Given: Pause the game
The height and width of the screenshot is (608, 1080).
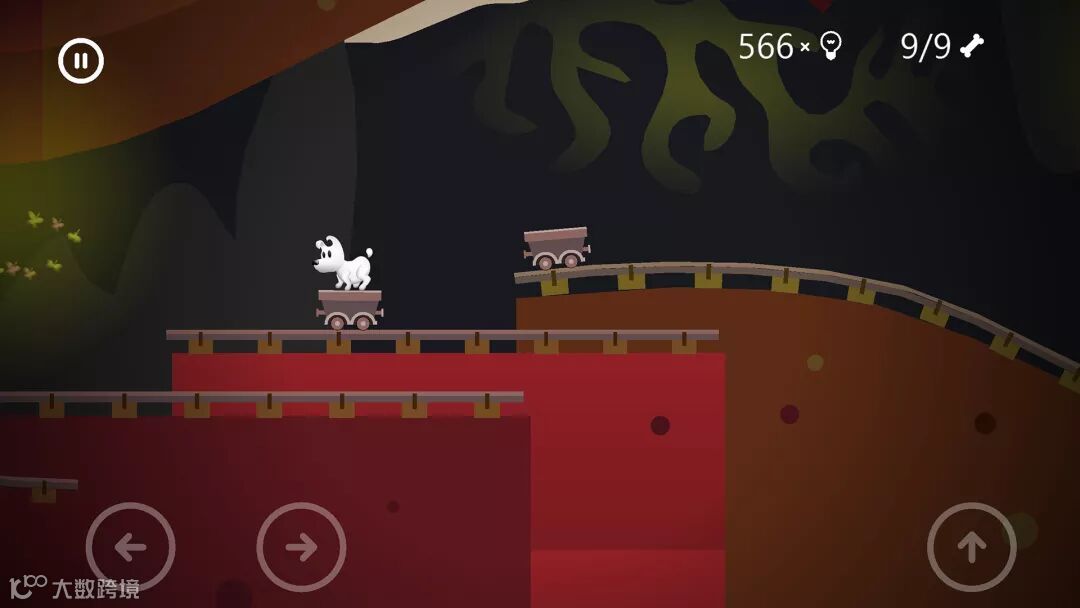Looking at the screenshot, I should [x=81, y=61].
